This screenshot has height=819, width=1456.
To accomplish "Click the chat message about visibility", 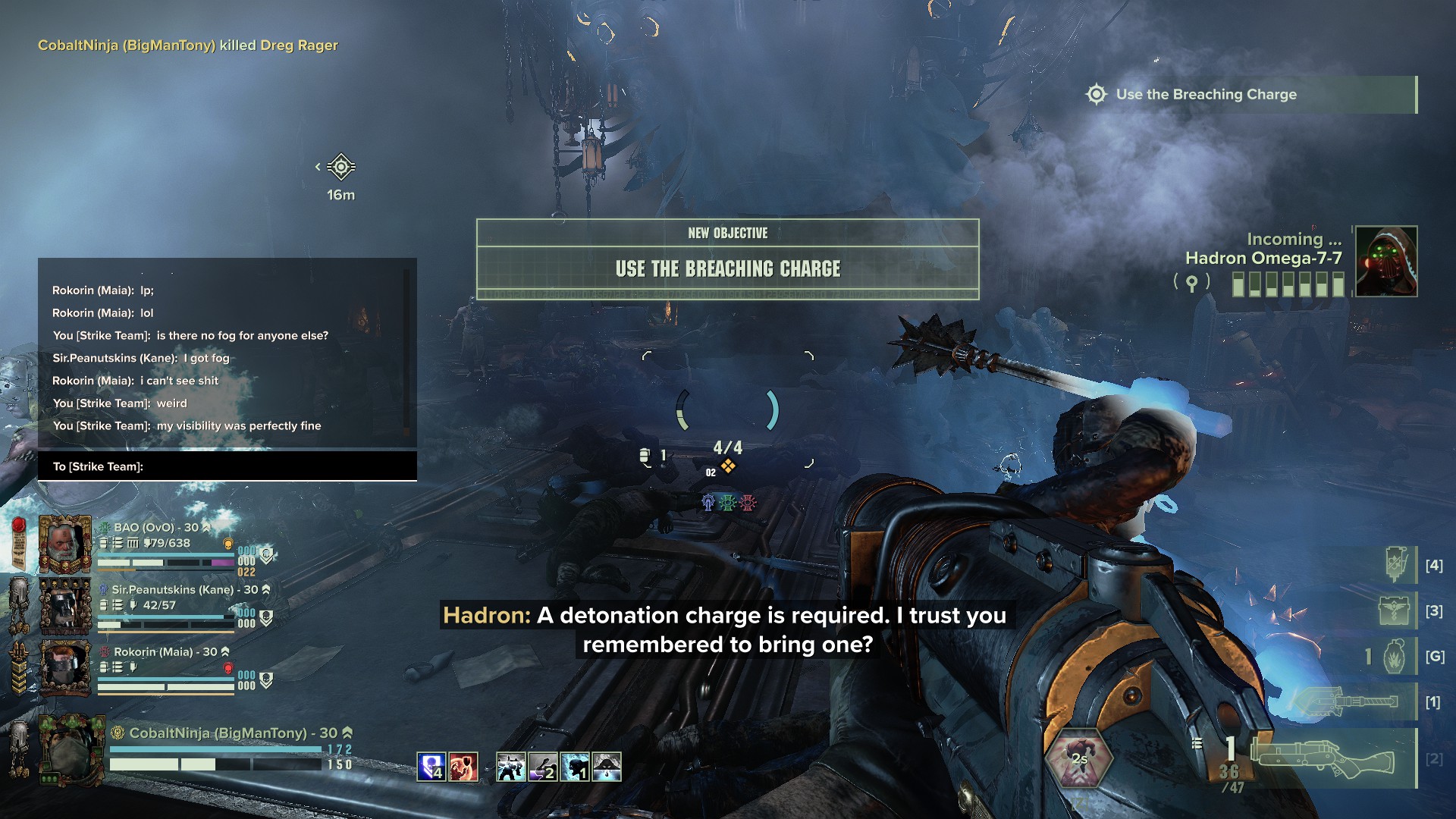I will 187,426.
